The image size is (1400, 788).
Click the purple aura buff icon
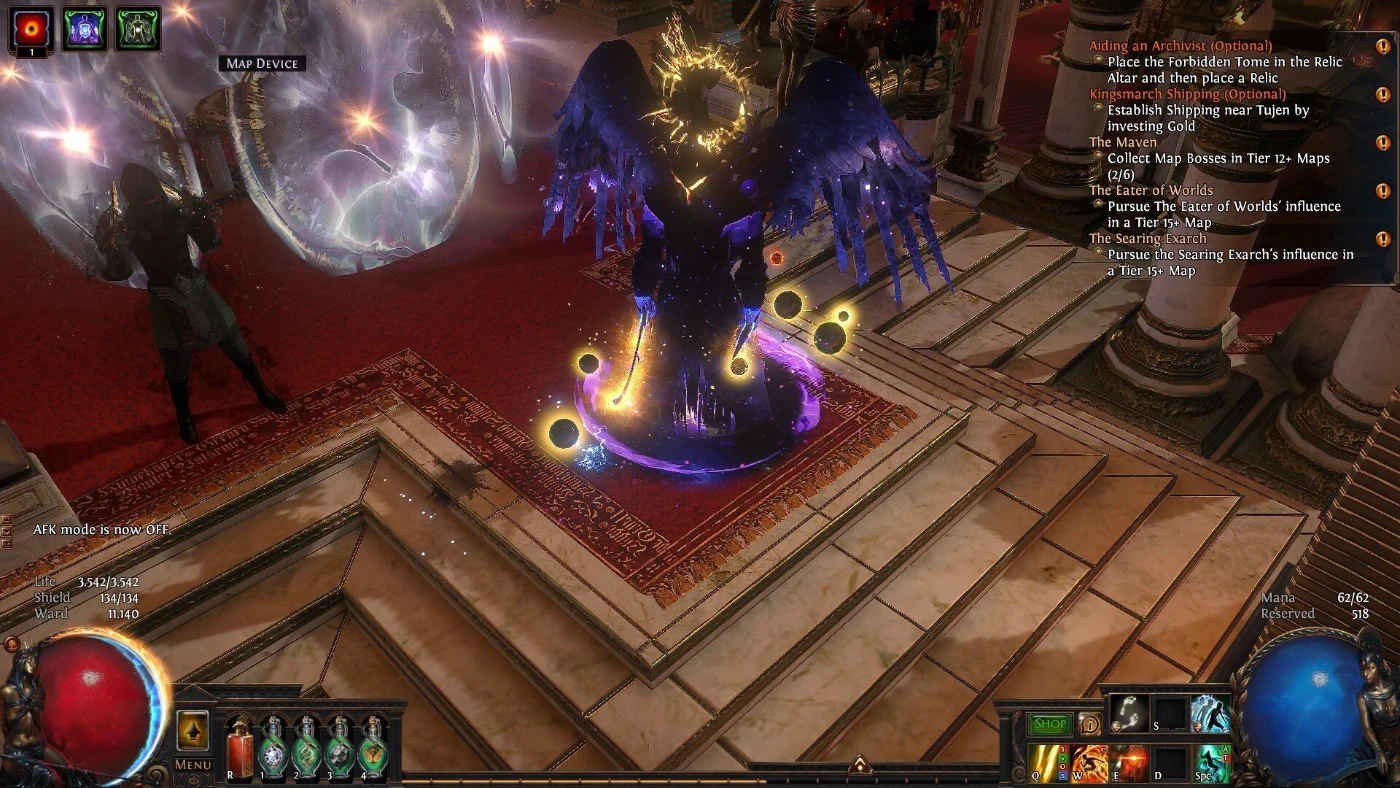click(85, 28)
